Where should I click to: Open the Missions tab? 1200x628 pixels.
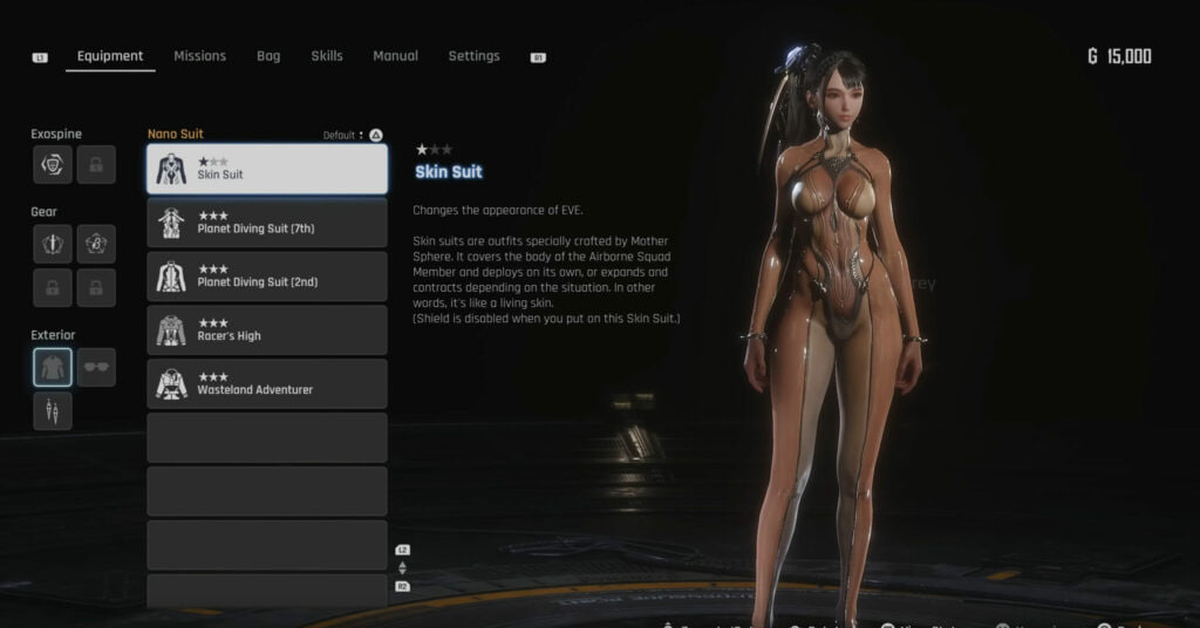coord(200,56)
